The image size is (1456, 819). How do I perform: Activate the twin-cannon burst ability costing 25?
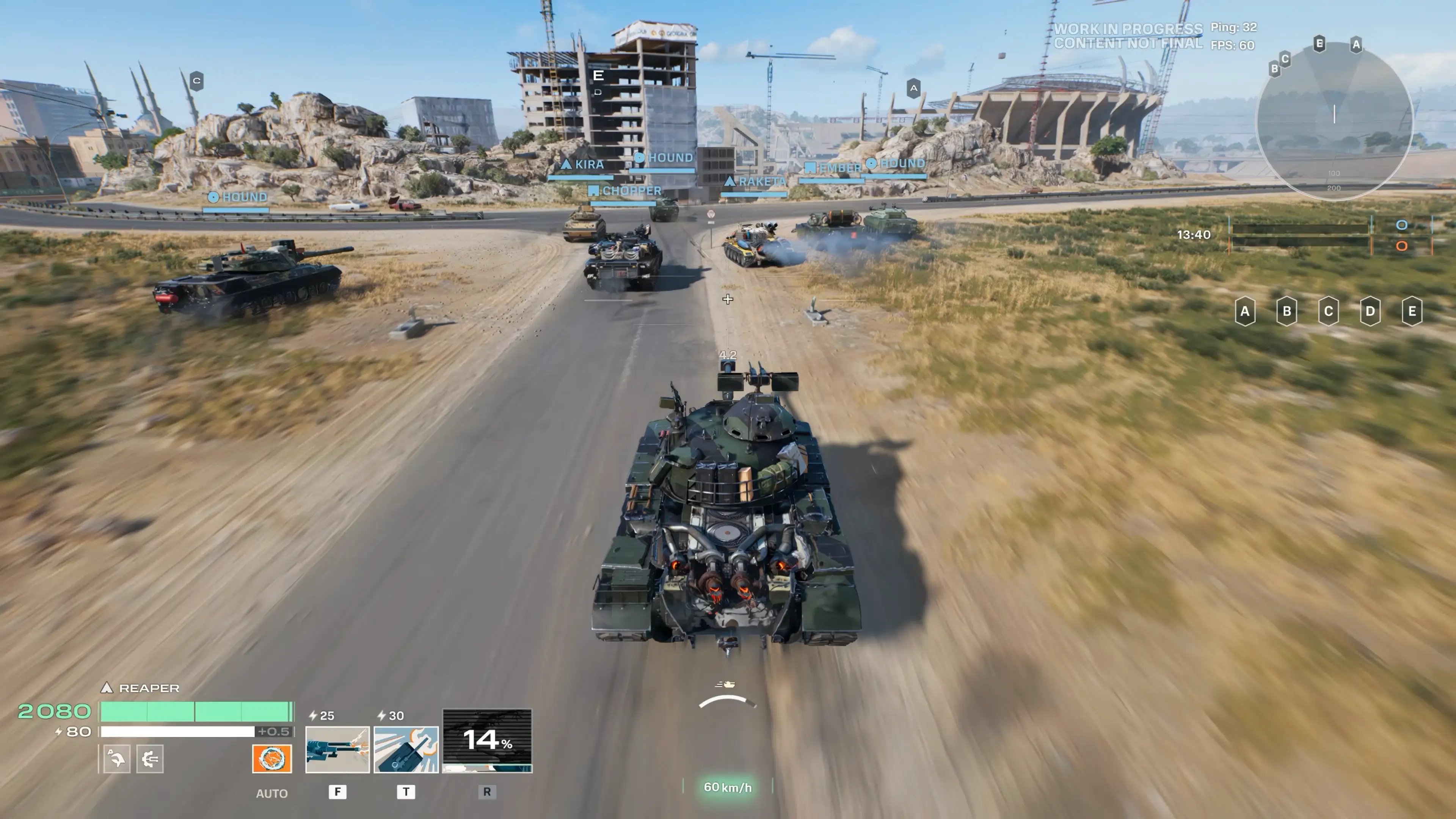tap(337, 750)
